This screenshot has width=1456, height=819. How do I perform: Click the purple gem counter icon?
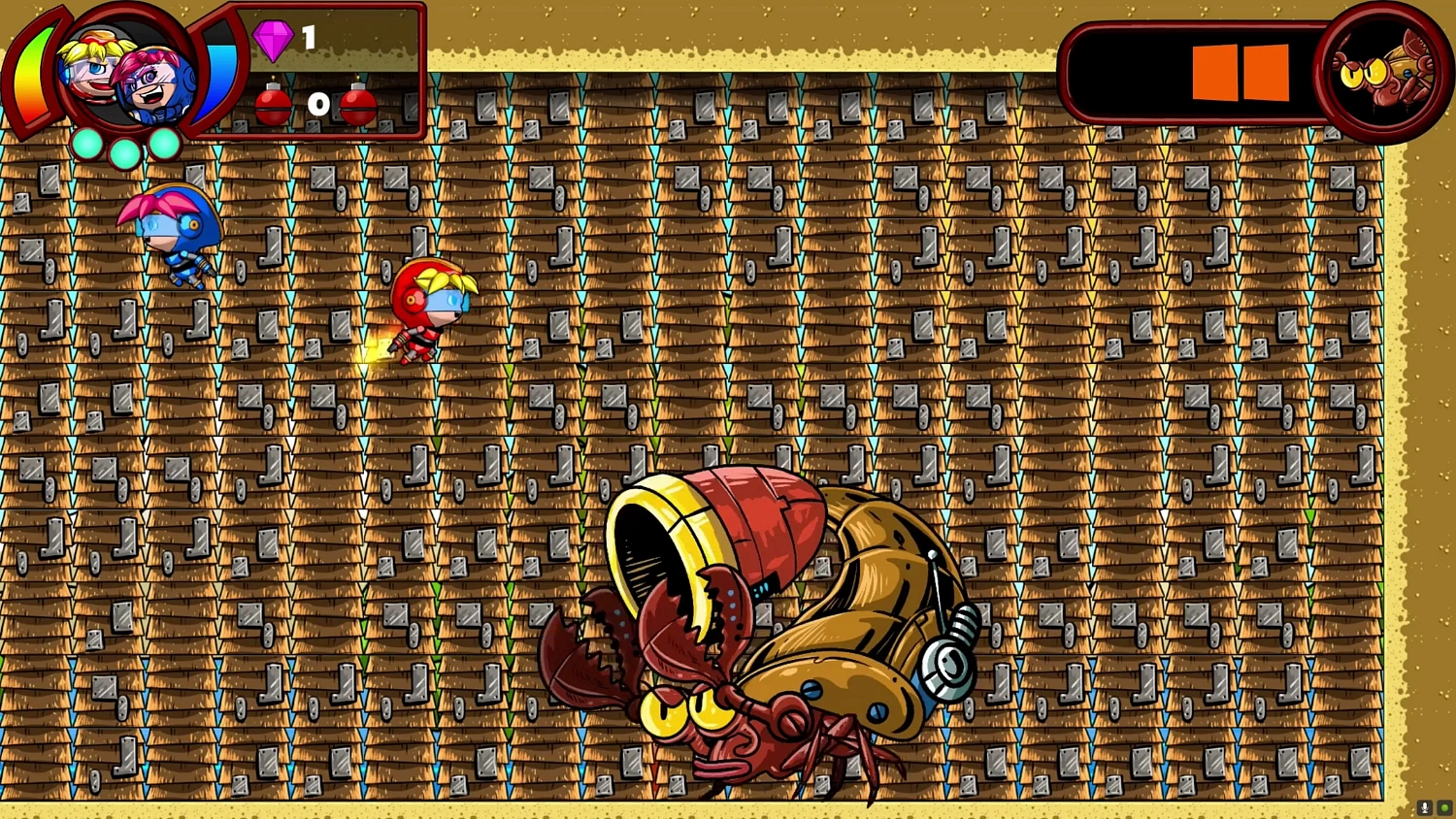[x=276, y=41]
